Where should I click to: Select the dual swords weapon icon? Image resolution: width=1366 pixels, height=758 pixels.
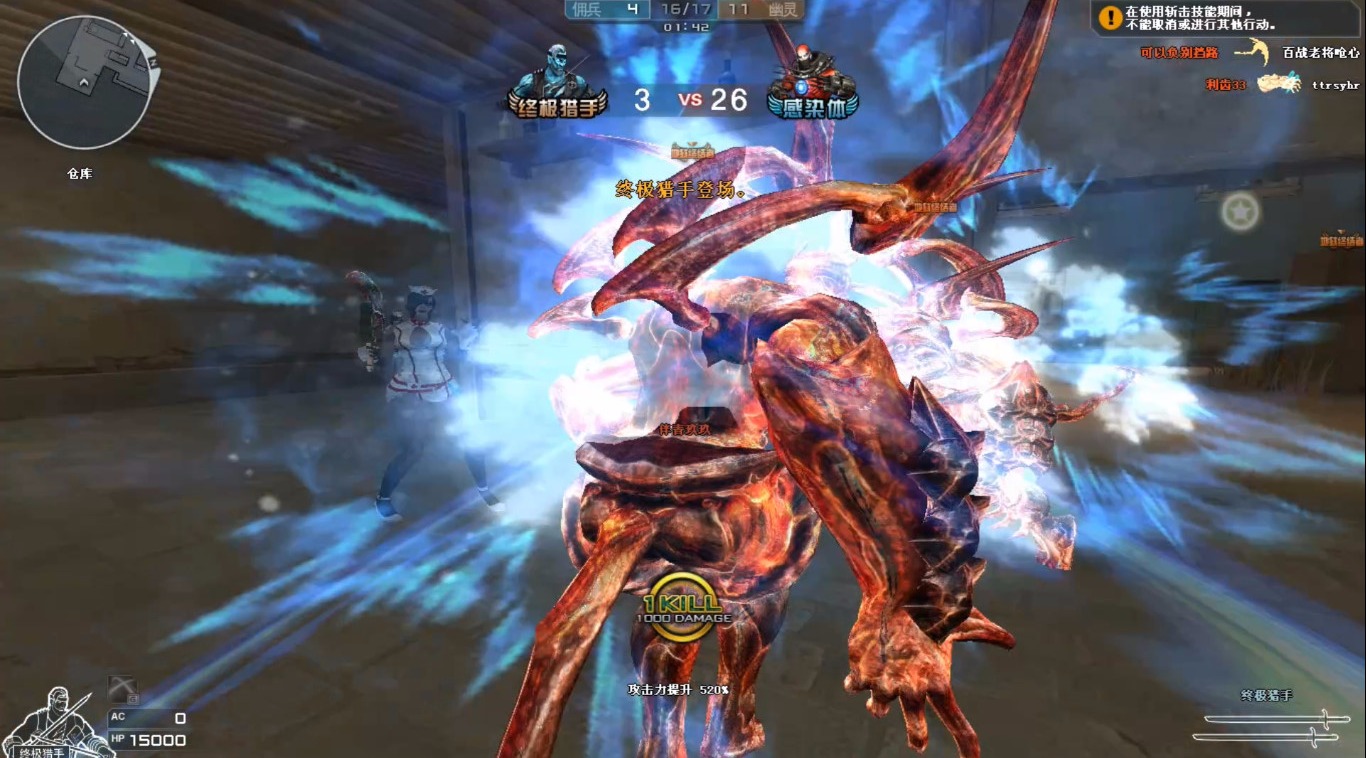tap(1266, 728)
